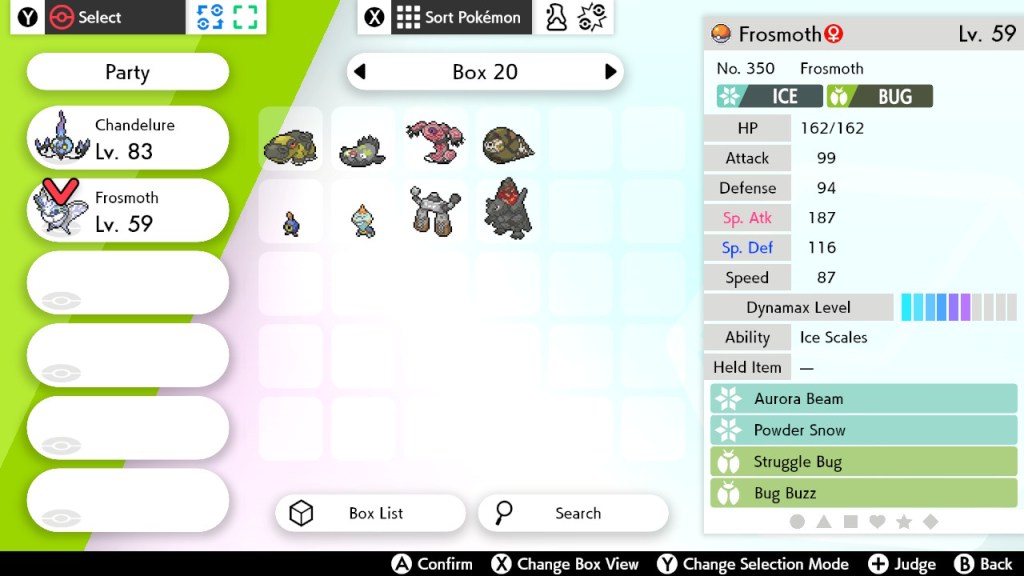Choose Chewtle in the box

(x=363, y=220)
